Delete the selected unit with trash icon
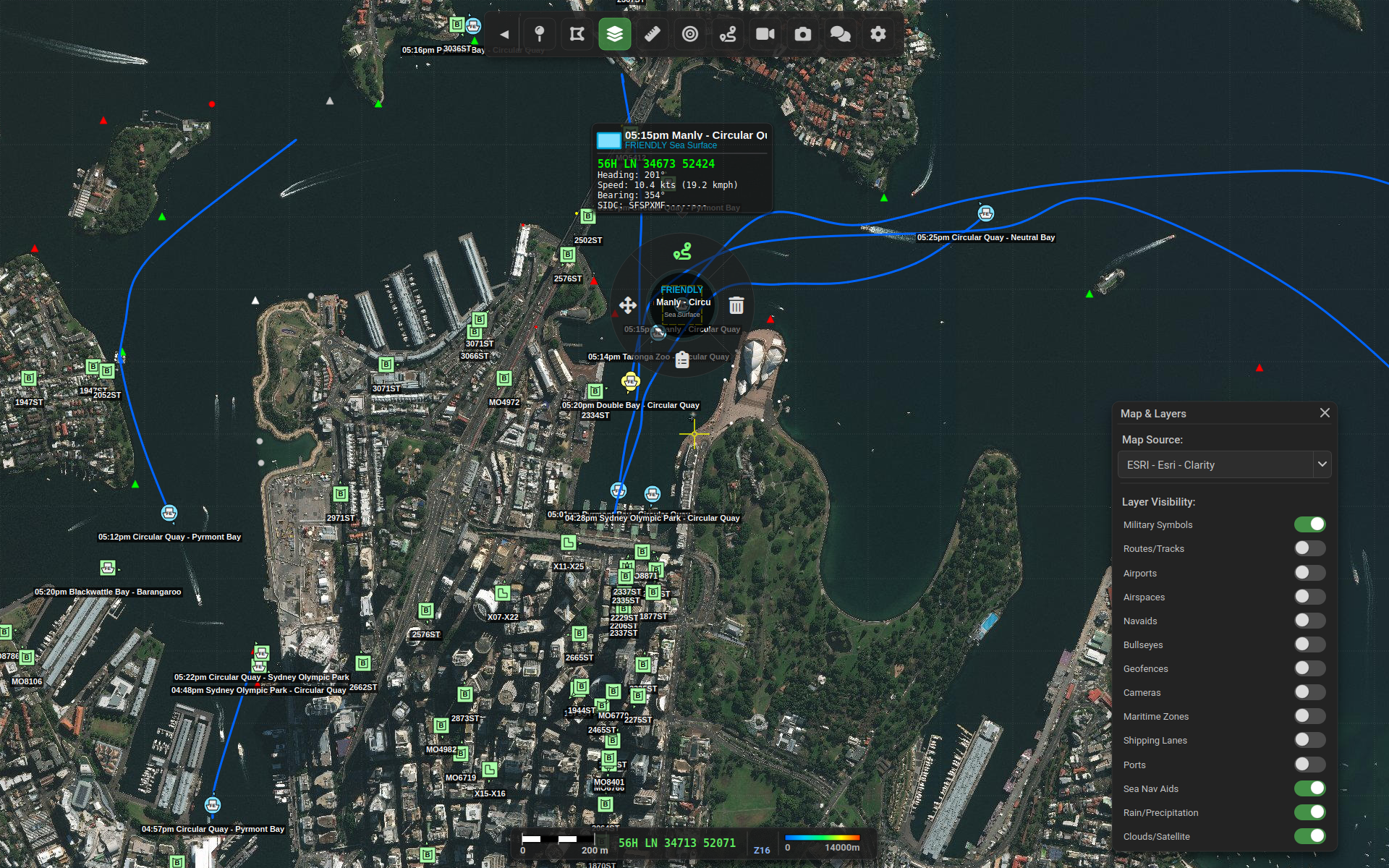This screenshot has width=1389, height=868. [x=736, y=305]
